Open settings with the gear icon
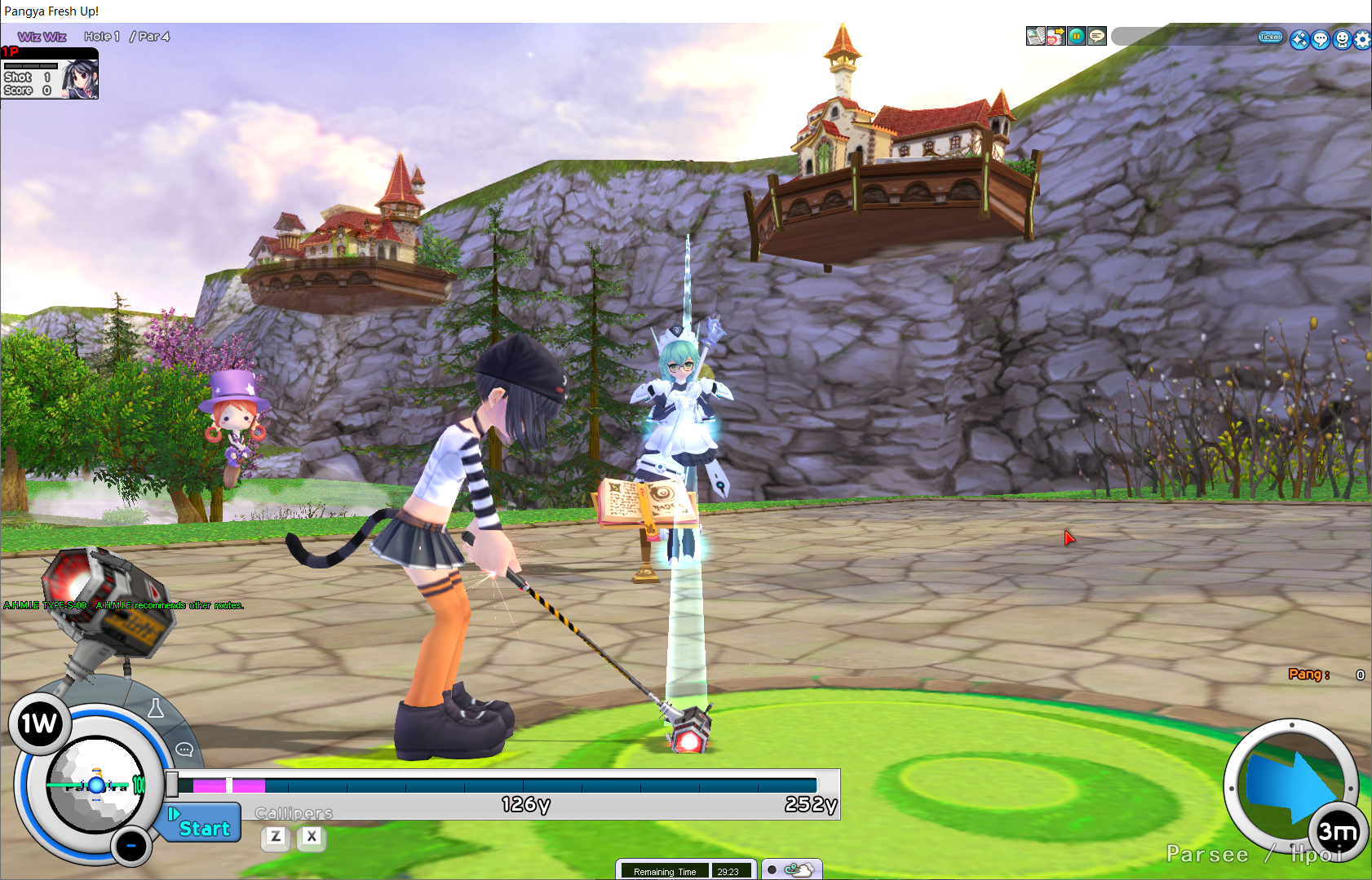This screenshot has height=880, width=1372. click(x=1362, y=39)
